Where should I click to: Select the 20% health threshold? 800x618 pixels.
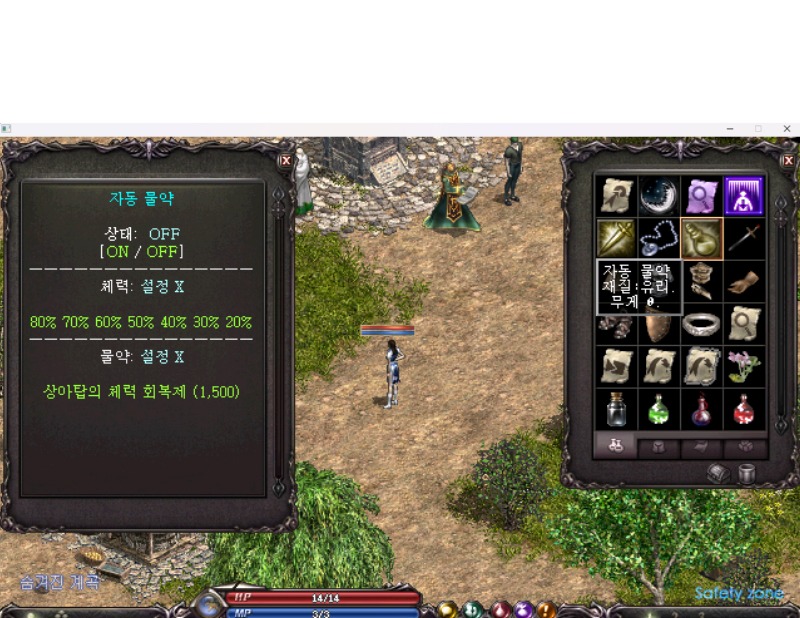coord(238,323)
